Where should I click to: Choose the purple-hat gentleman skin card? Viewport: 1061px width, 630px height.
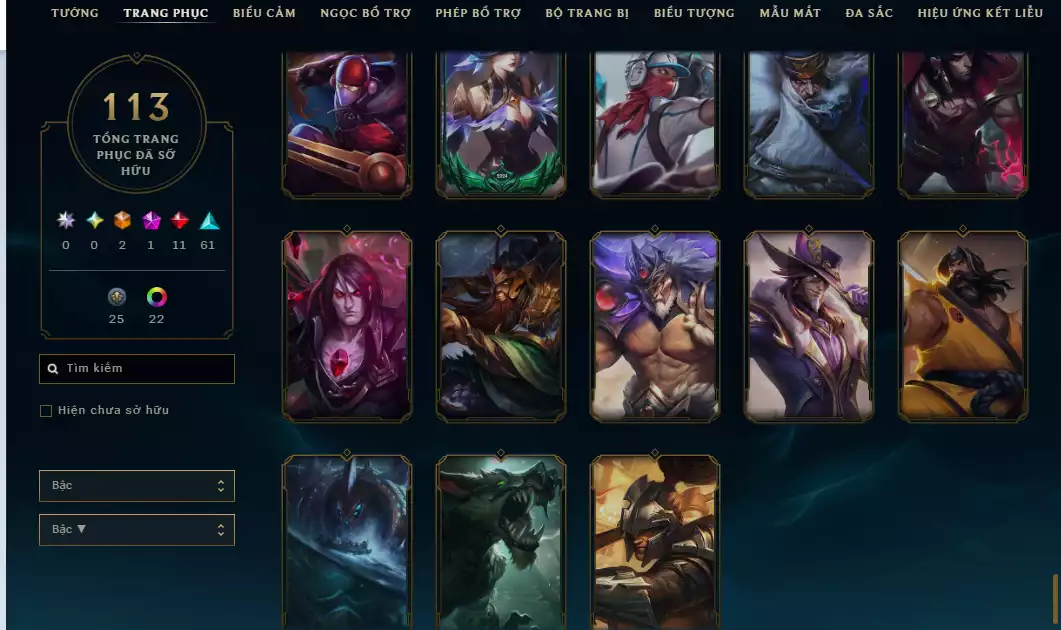click(810, 326)
